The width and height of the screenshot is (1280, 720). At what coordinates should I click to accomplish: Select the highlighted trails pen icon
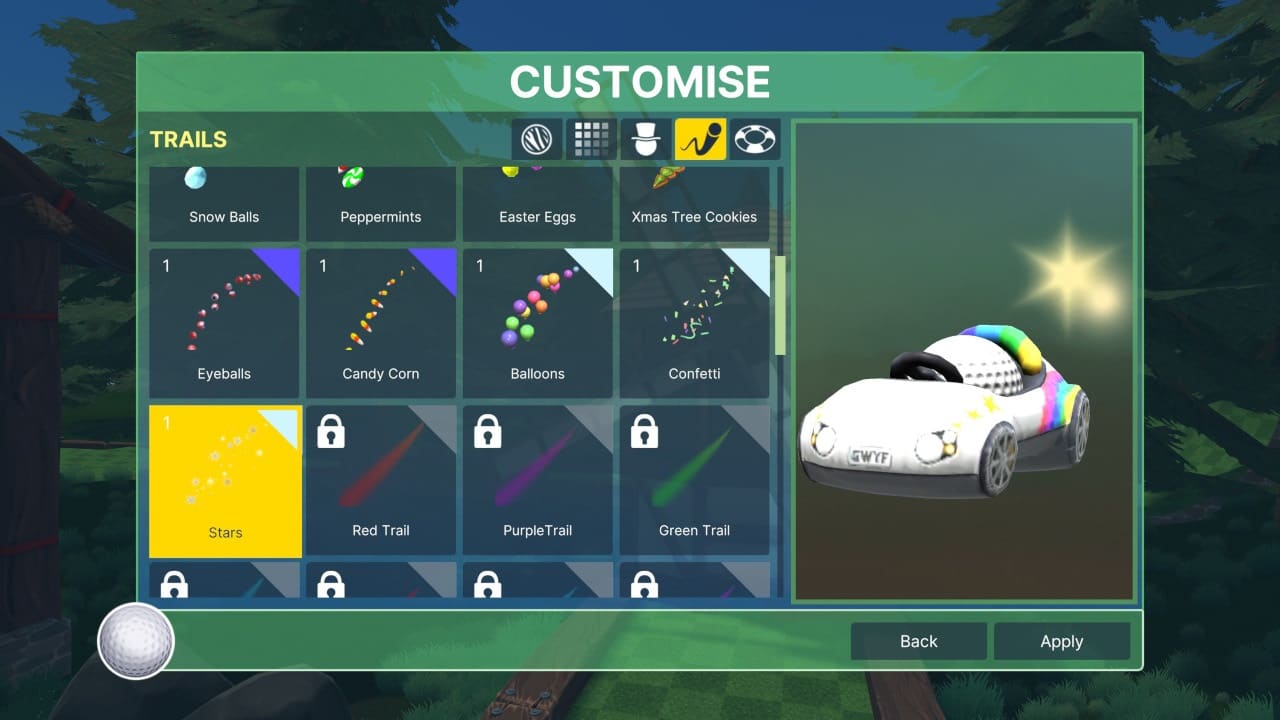700,139
